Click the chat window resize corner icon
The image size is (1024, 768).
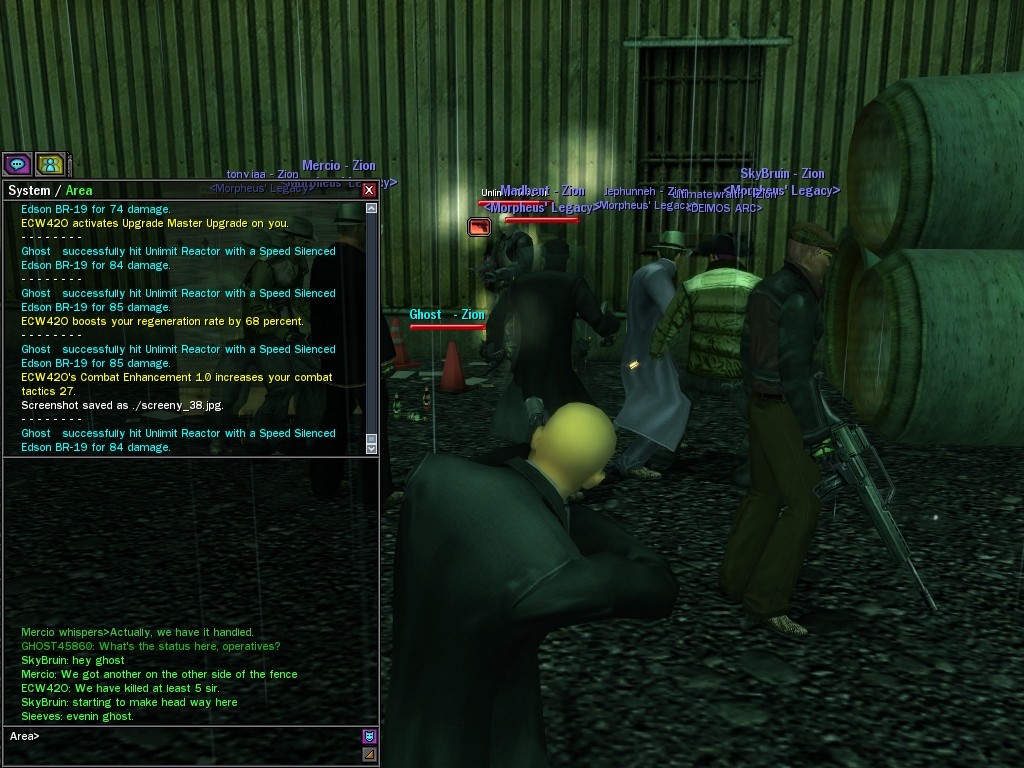pos(370,755)
